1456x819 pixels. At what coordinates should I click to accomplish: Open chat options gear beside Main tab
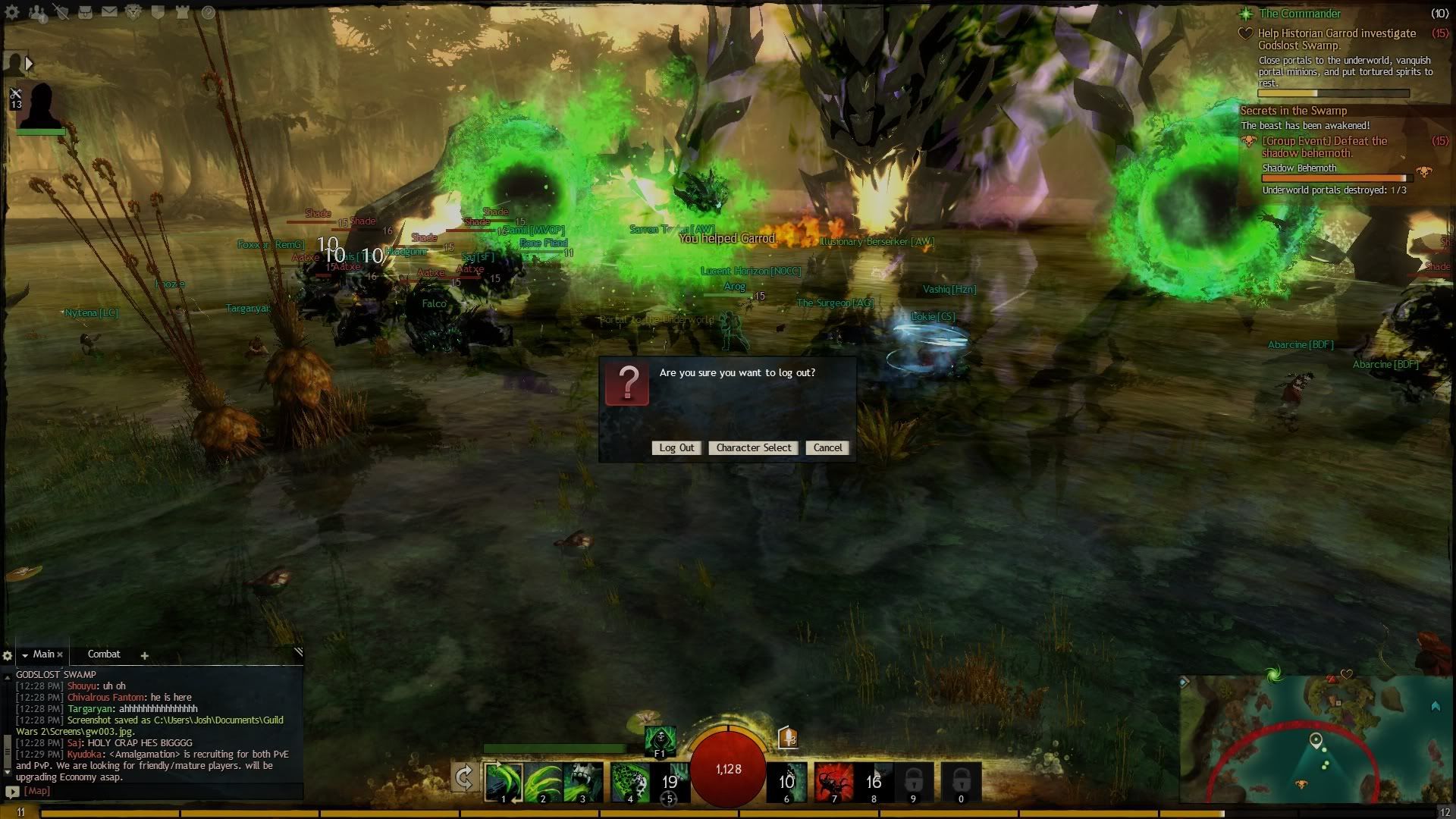[x=8, y=655]
